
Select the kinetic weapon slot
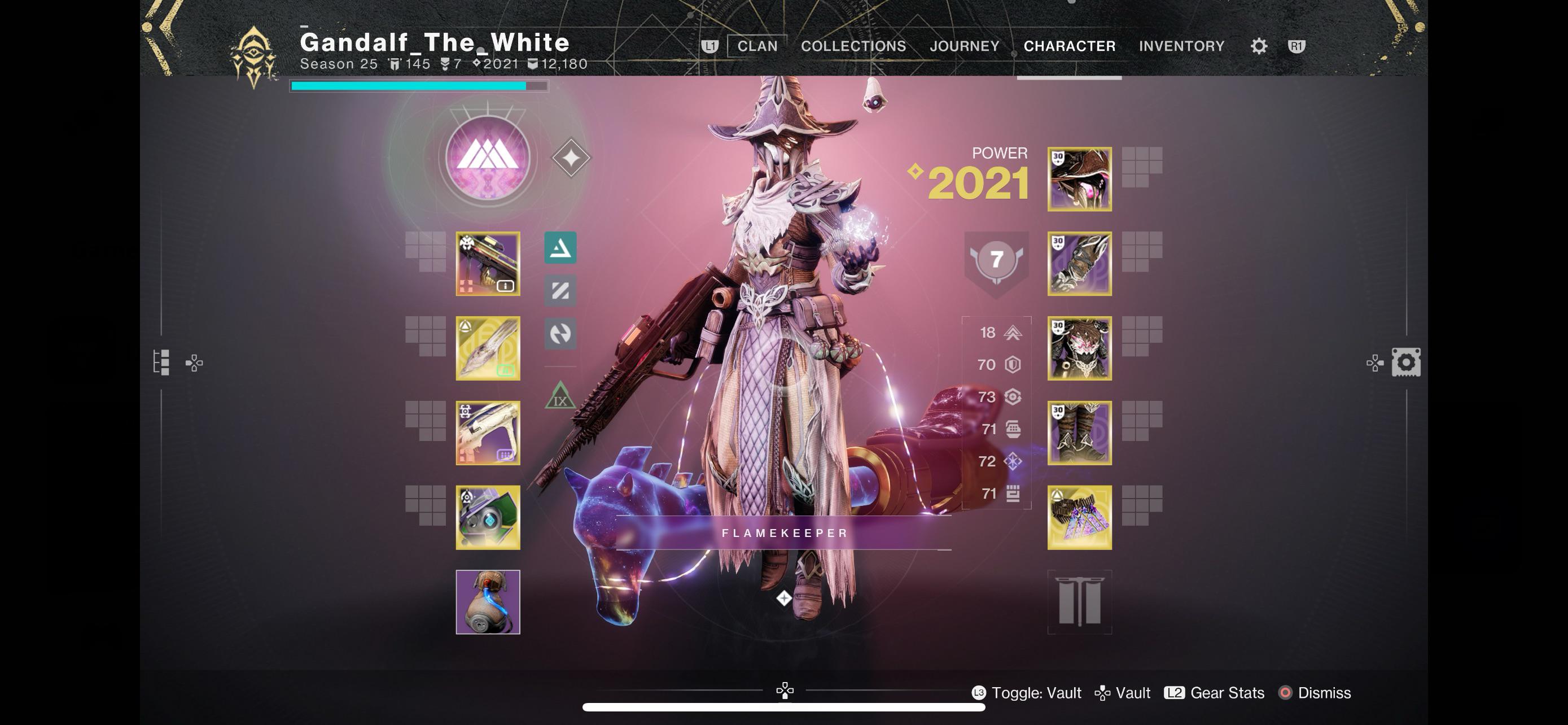pyautogui.click(x=487, y=264)
